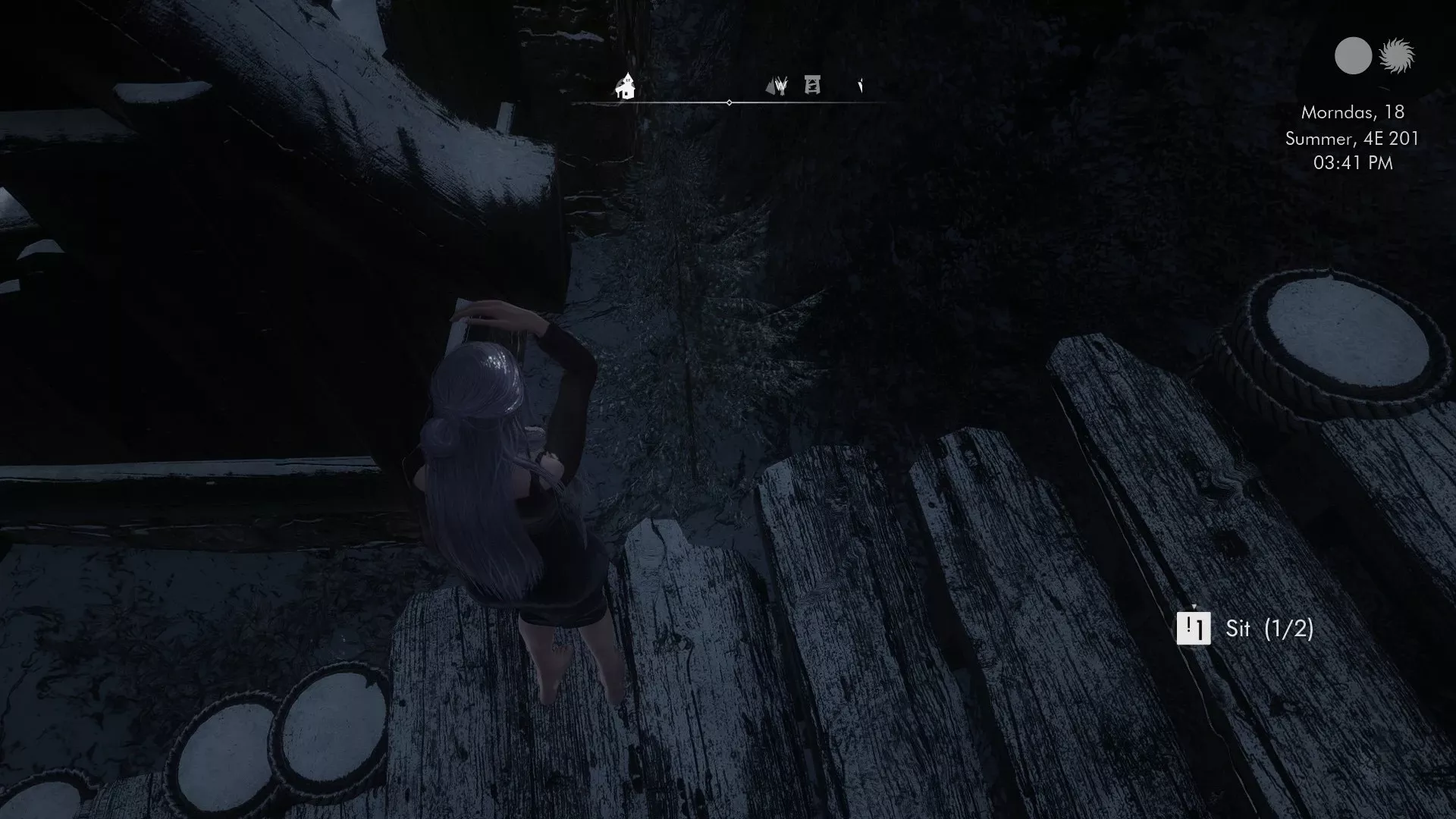
Task: Click the '(1/2)' sit counter
Action: (x=1291, y=630)
